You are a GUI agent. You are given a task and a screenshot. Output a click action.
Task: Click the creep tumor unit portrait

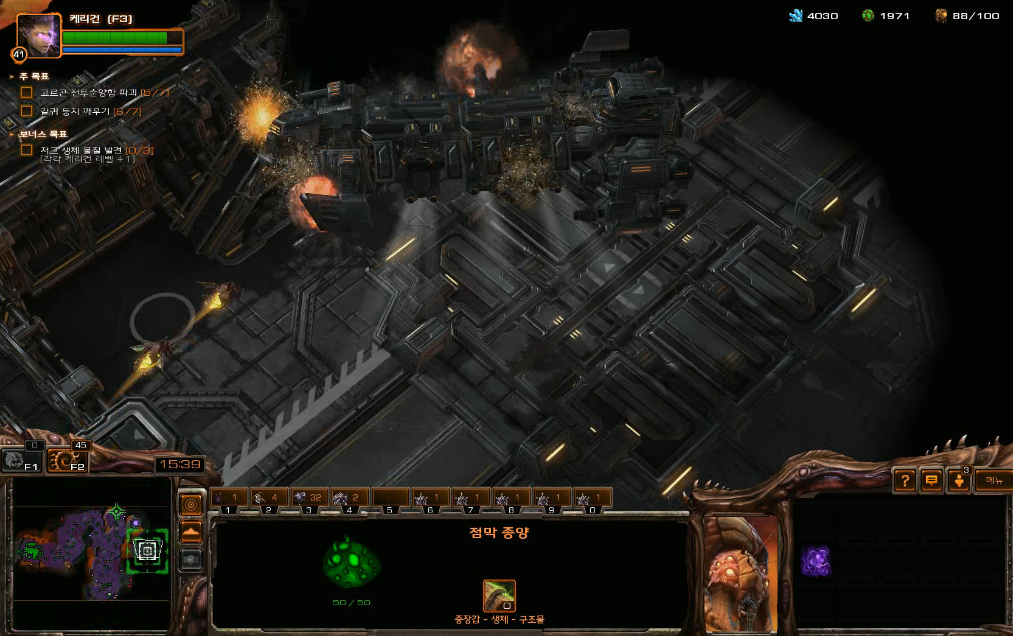(741, 574)
